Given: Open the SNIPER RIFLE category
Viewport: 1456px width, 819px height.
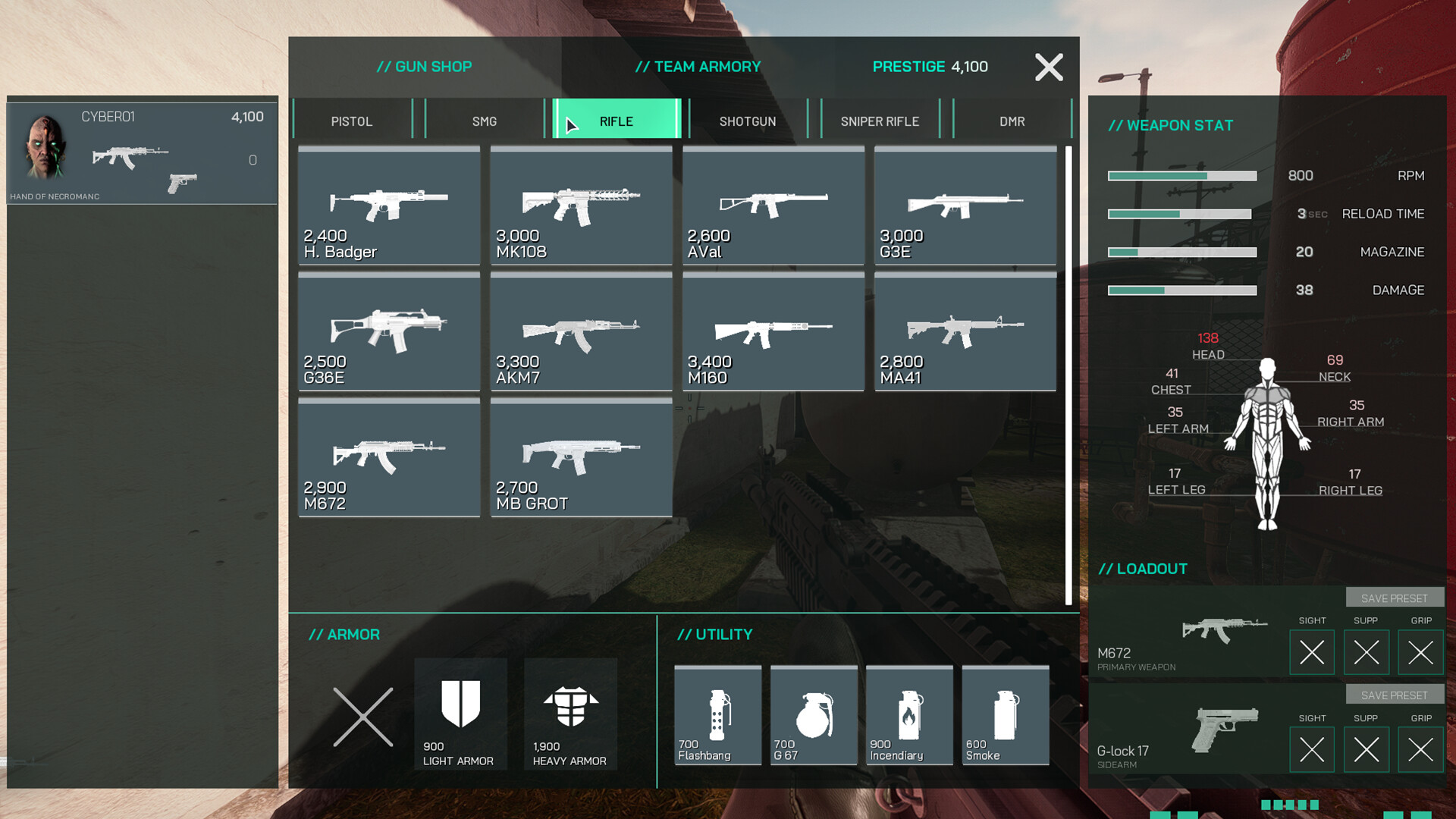Looking at the screenshot, I should pos(880,121).
